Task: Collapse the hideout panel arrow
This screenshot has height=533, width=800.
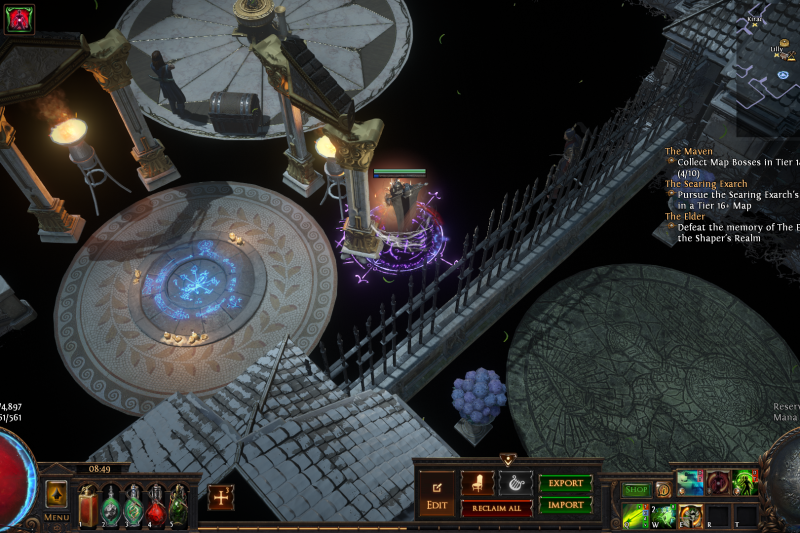Action: coord(507,460)
